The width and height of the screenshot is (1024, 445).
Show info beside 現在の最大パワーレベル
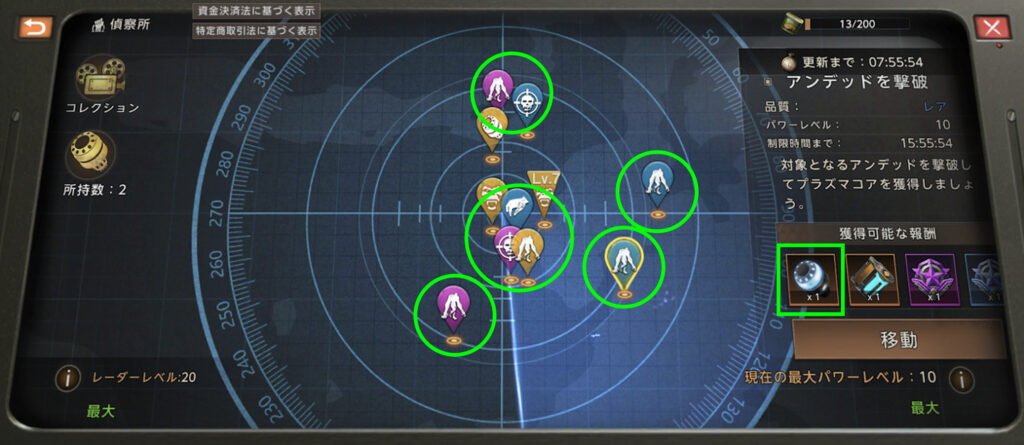pos(961,380)
